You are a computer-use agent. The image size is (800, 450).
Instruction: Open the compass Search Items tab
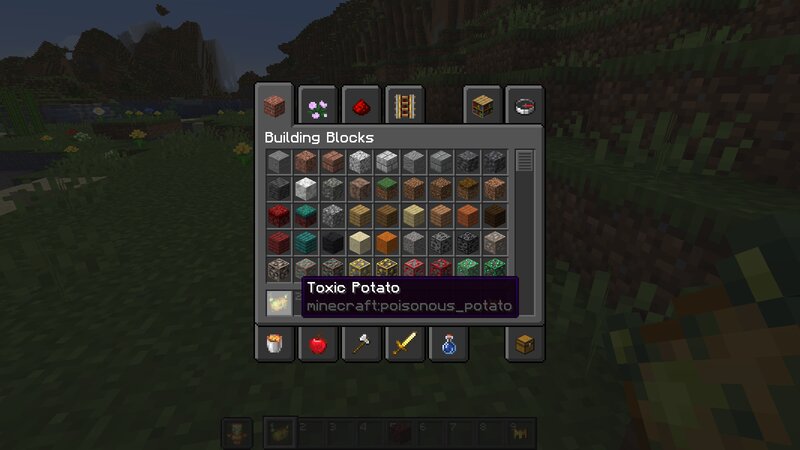pyautogui.click(x=526, y=104)
